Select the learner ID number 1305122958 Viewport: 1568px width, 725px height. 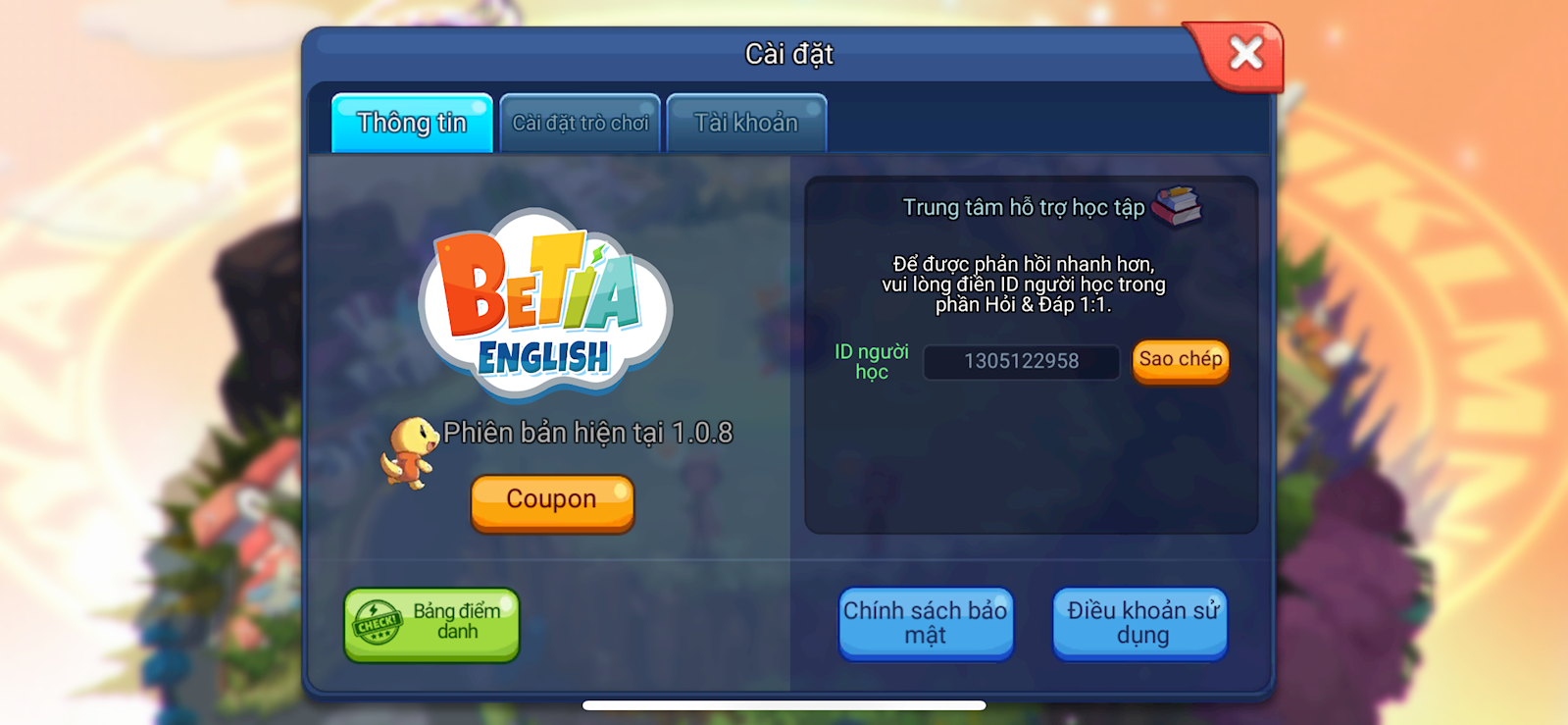(x=1020, y=361)
